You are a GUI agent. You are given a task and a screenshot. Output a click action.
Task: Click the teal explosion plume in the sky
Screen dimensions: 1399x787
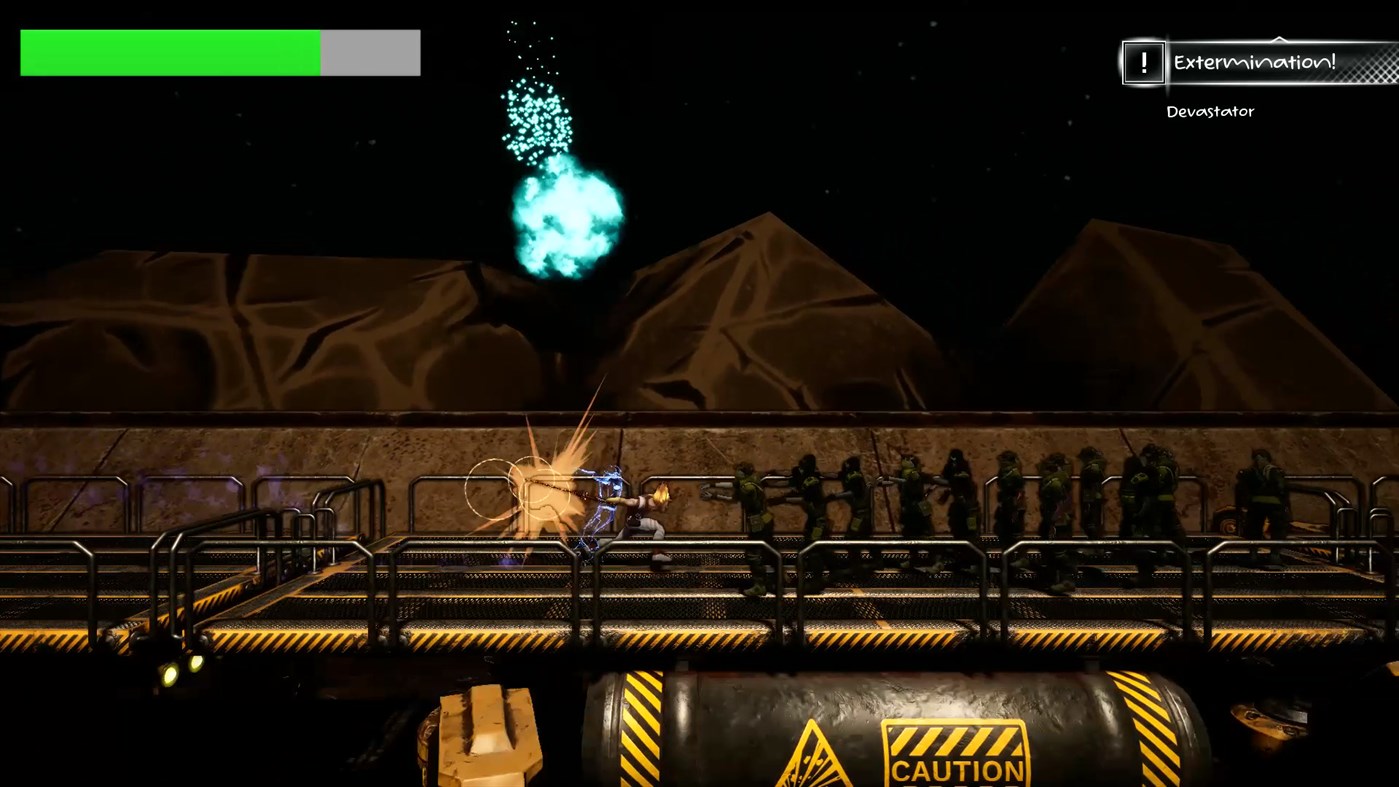tap(565, 220)
